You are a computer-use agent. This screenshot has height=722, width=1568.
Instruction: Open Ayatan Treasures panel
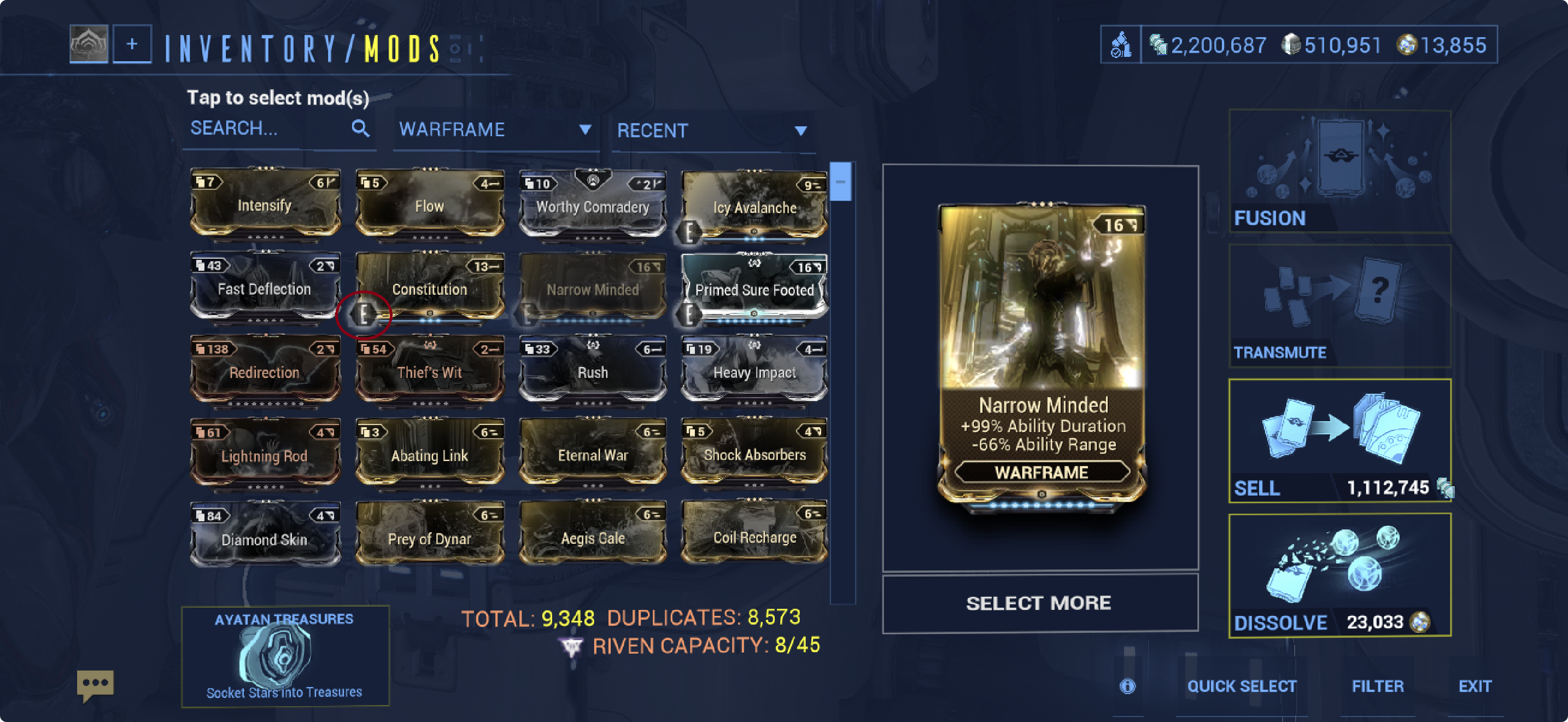pos(285,656)
